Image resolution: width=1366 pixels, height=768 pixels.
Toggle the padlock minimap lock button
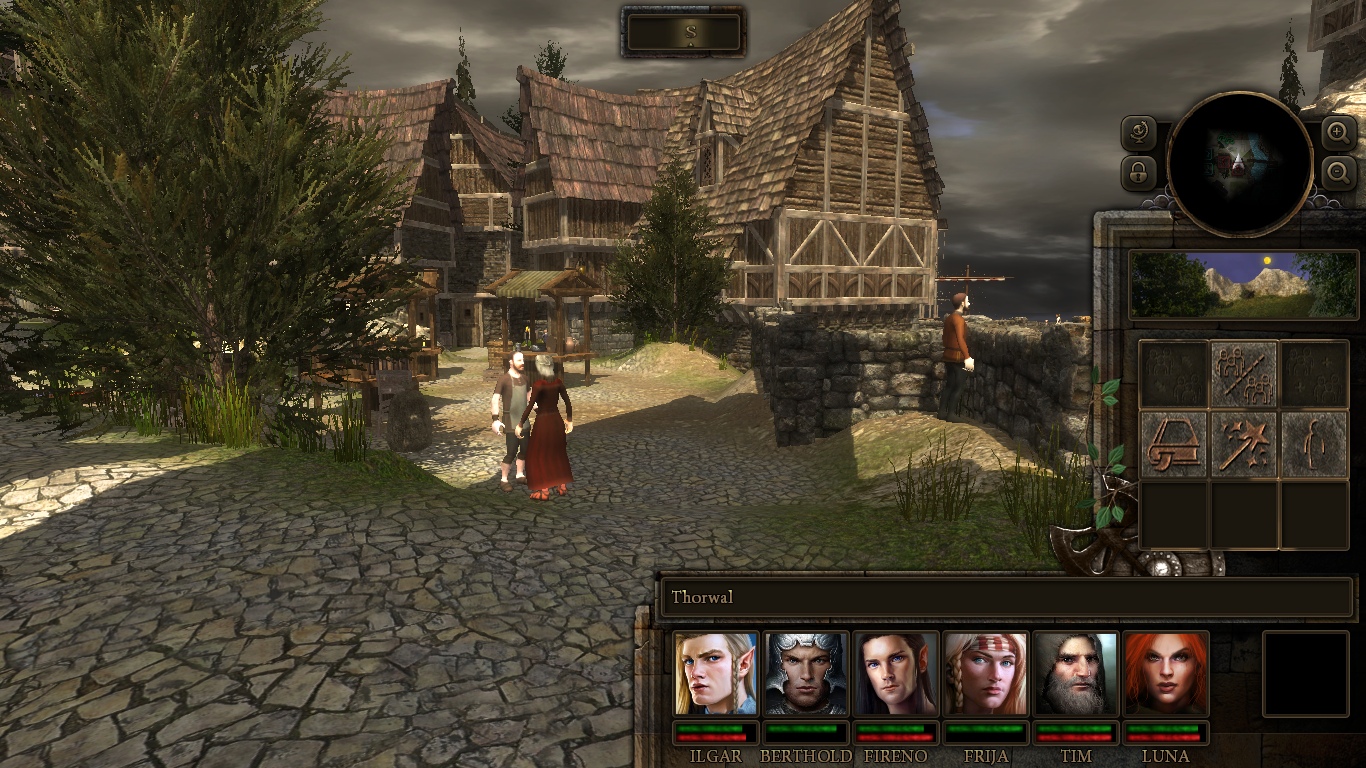(x=1139, y=173)
